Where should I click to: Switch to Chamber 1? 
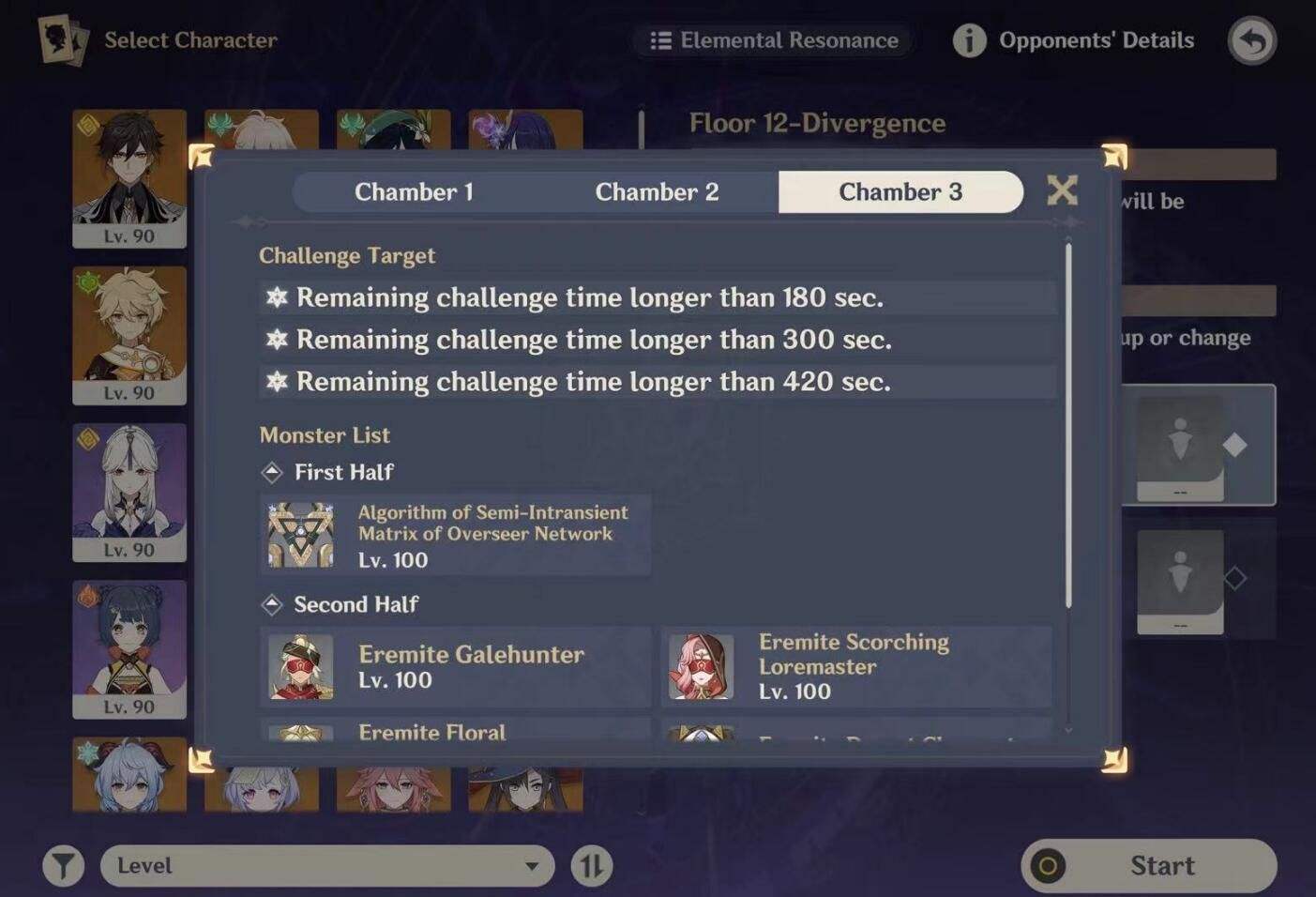click(415, 191)
